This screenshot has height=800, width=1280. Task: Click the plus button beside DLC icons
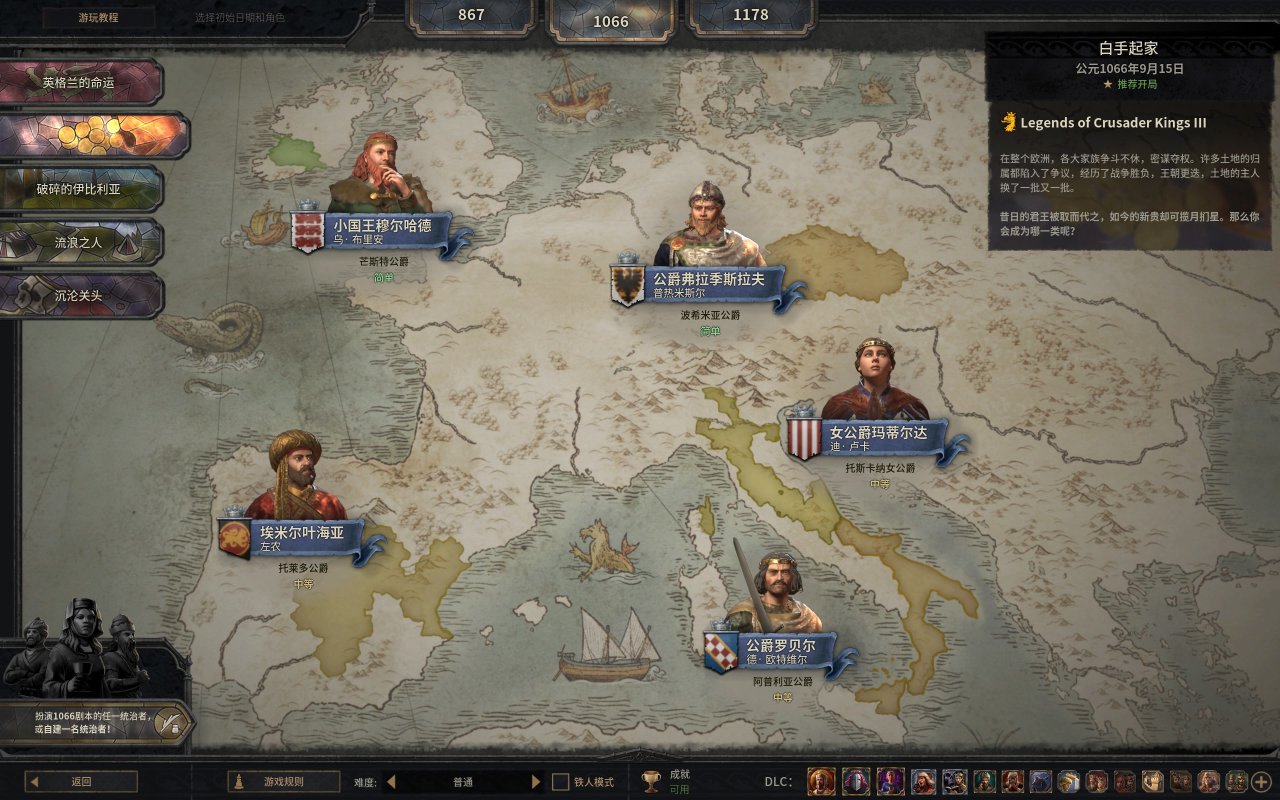1262,782
